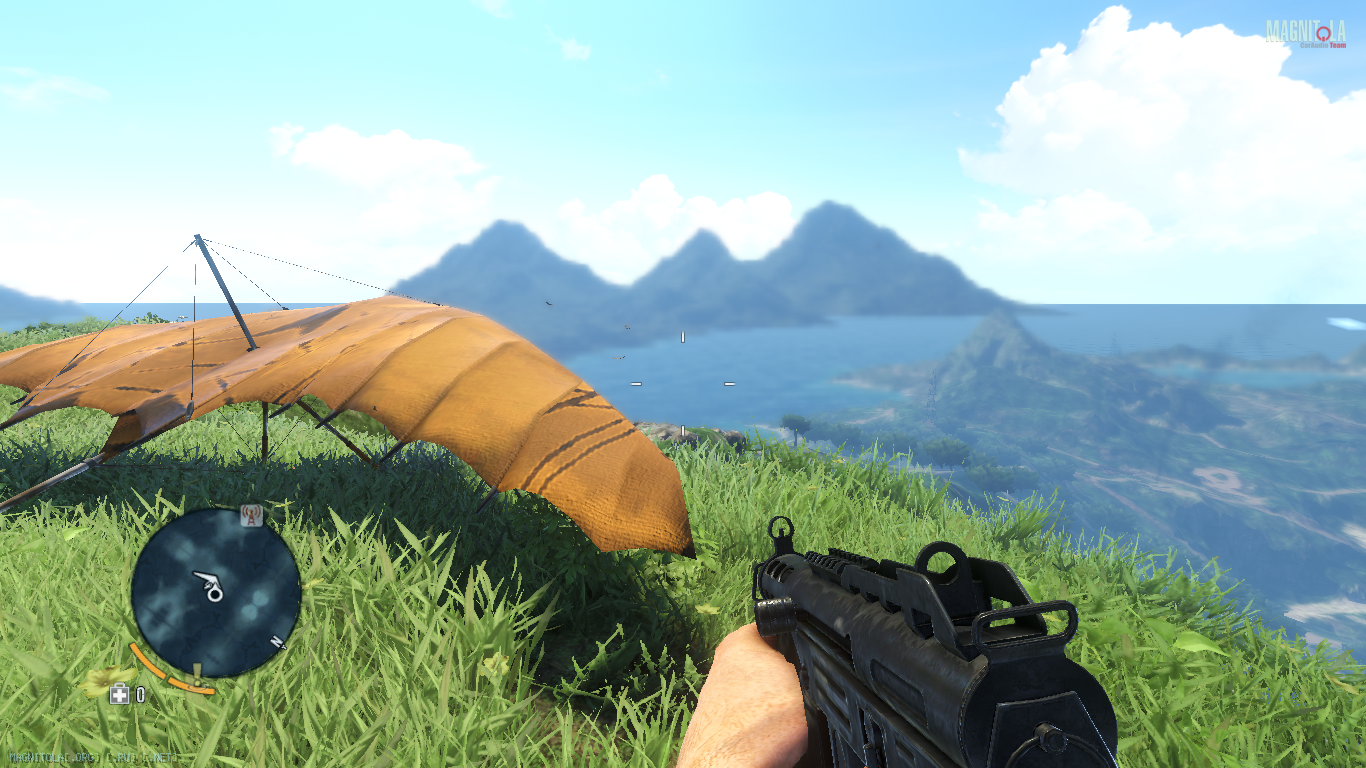Select the radio tower marker on the minimap
Image resolution: width=1366 pixels, height=768 pixels.
[251, 516]
